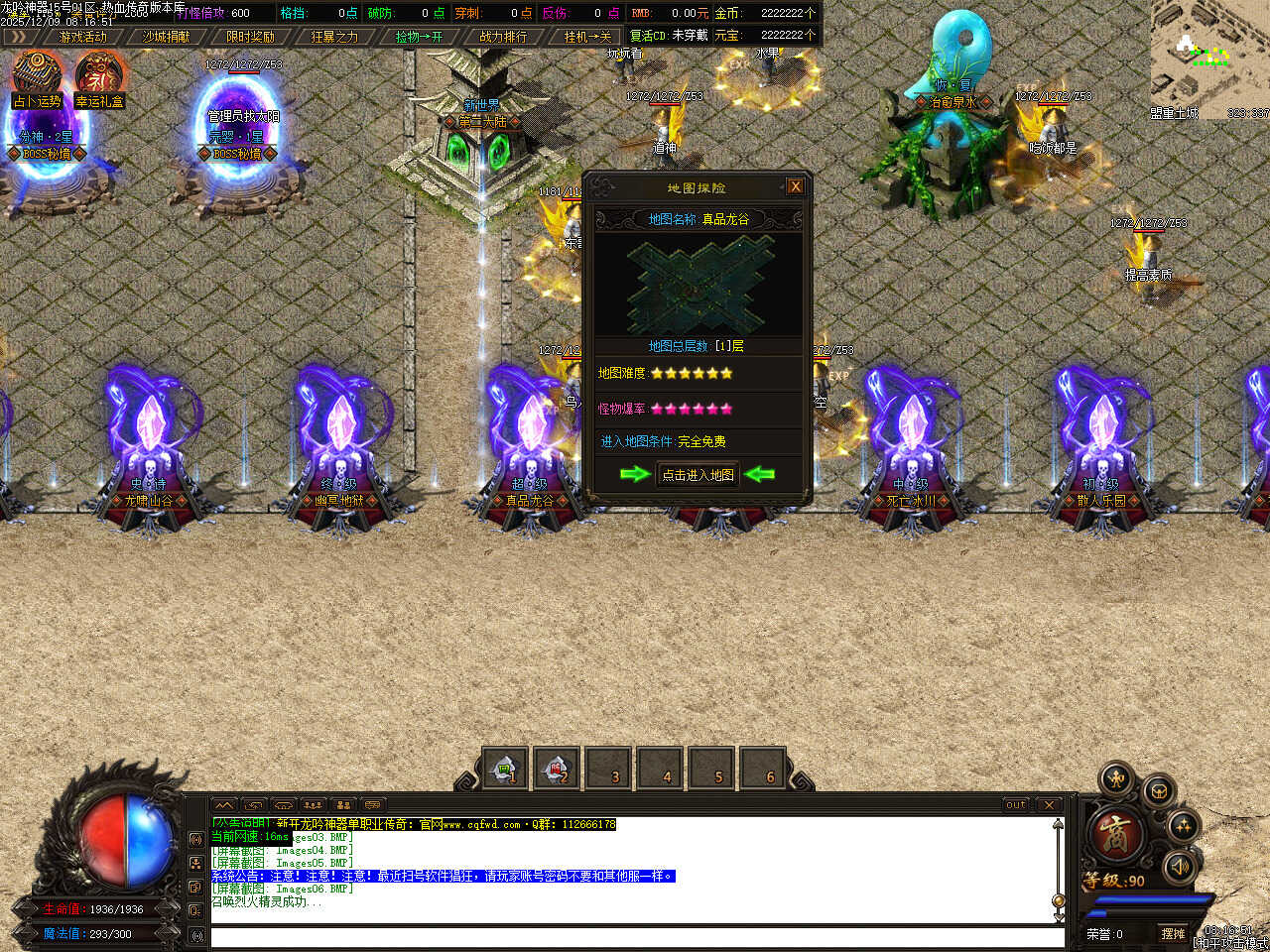
Task: Close the 地图探险 map dialog
Action: [x=795, y=186]
